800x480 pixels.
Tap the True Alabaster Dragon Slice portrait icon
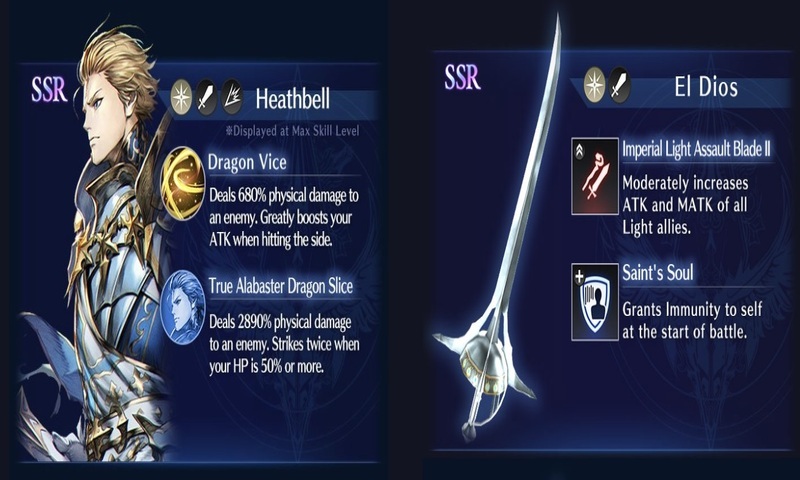[x=183, y=307]
